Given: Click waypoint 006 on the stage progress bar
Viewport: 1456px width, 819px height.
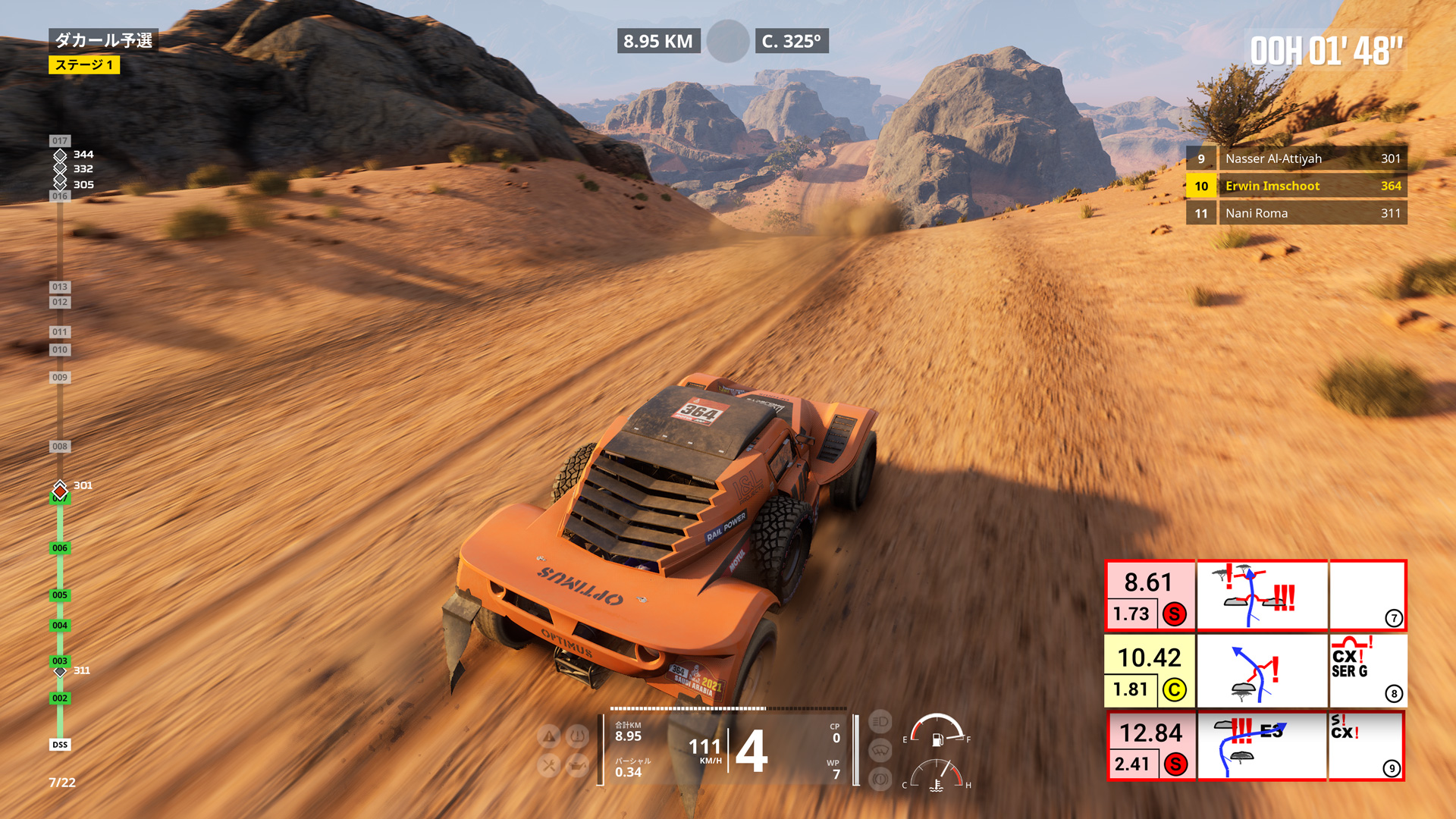Looking at the screenshot, I should point(60,548).
